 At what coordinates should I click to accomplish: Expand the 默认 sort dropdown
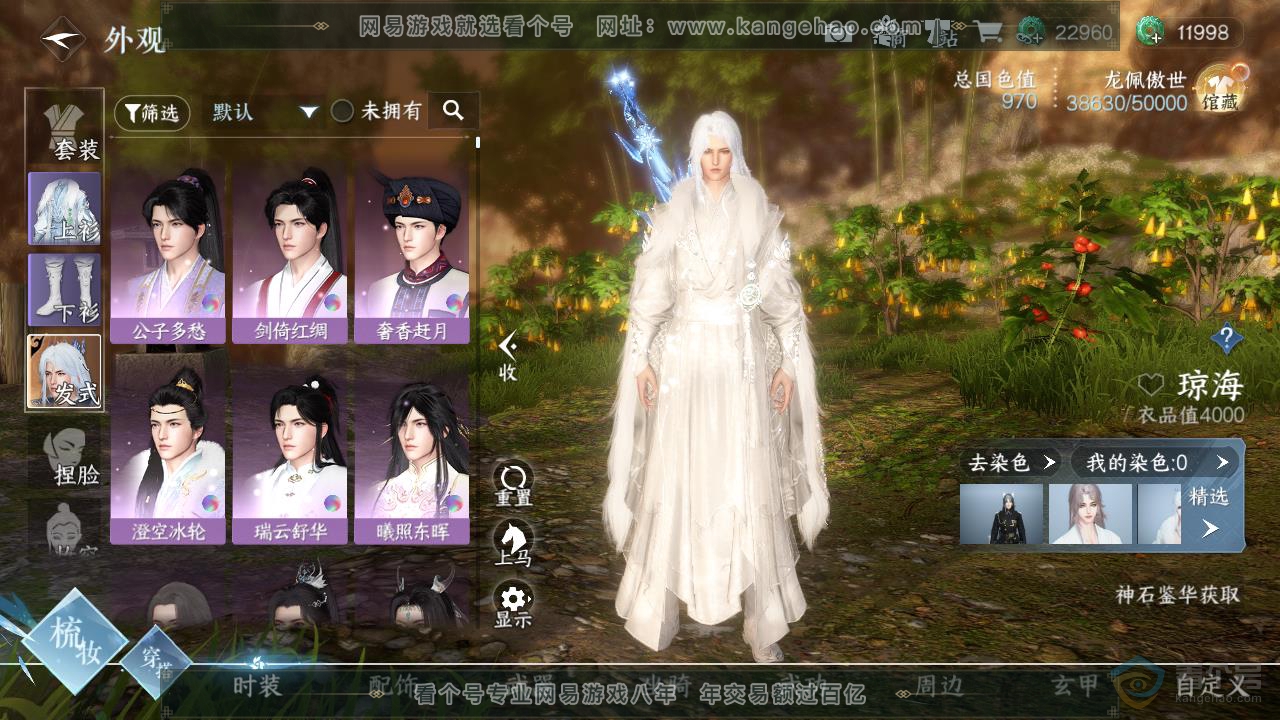pos(264,112)
